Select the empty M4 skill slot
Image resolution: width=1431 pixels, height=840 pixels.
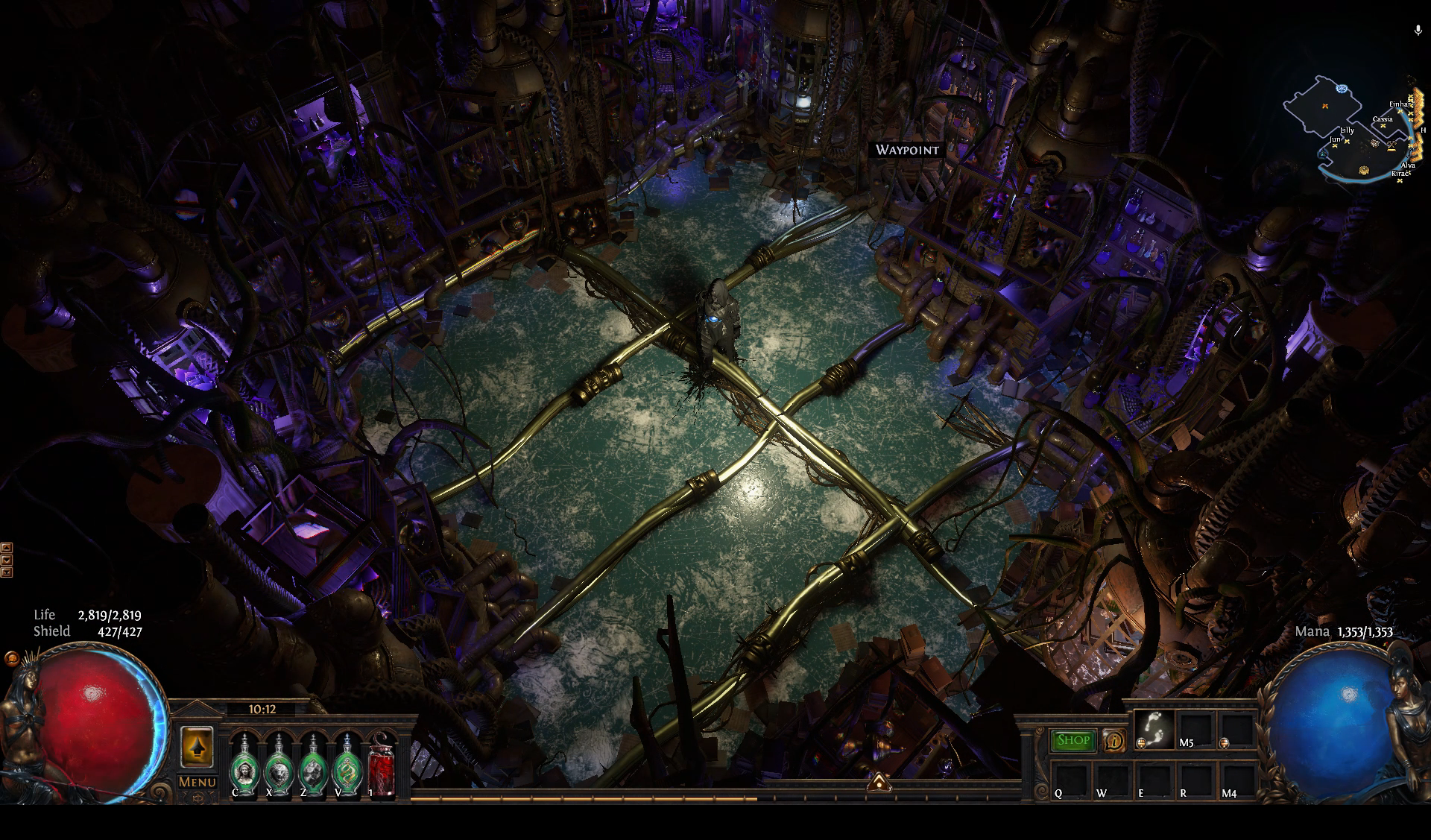[x=1236, y=779]
